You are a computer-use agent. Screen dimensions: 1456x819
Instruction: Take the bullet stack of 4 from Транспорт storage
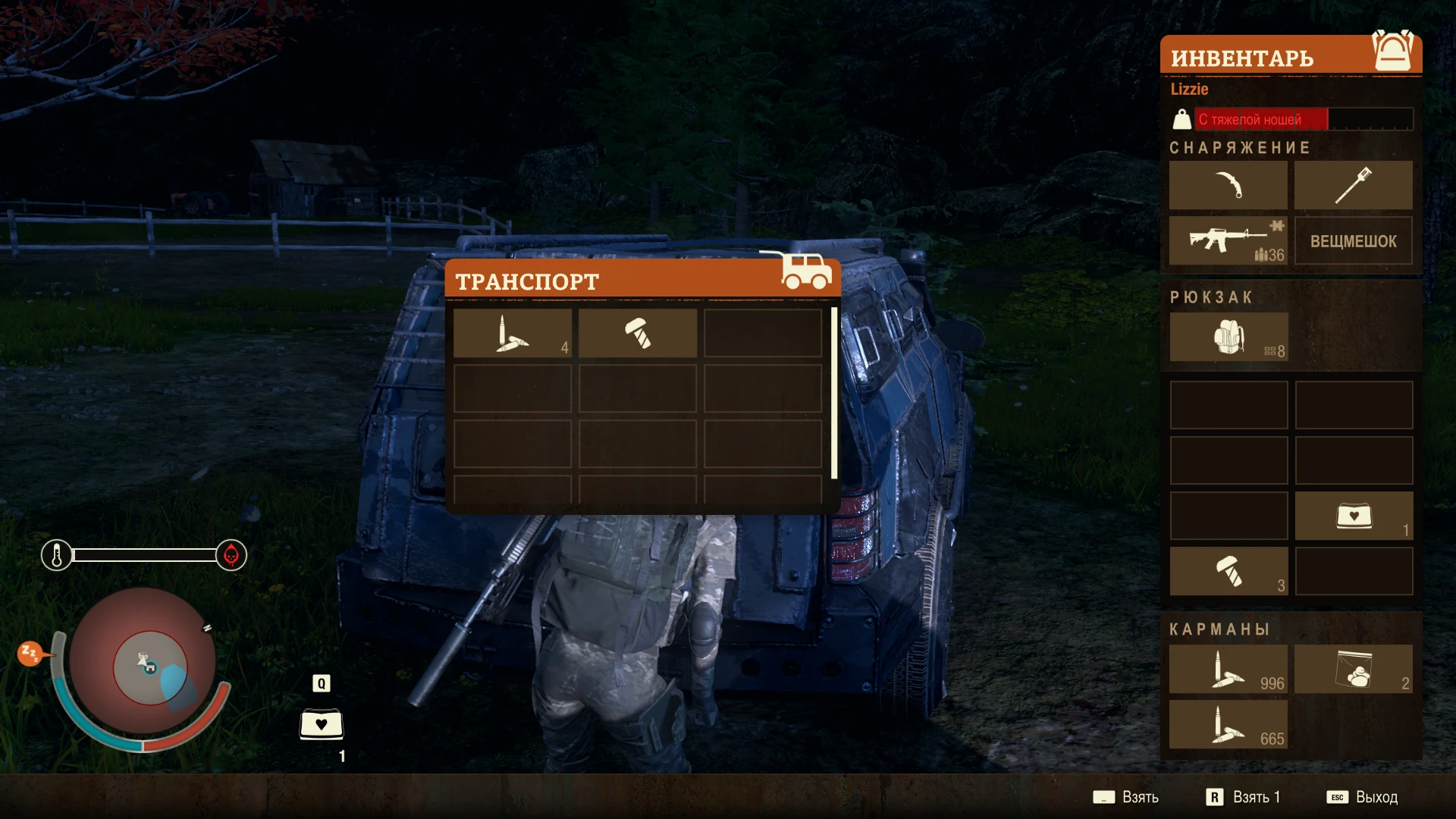click(x=512, y=333)
